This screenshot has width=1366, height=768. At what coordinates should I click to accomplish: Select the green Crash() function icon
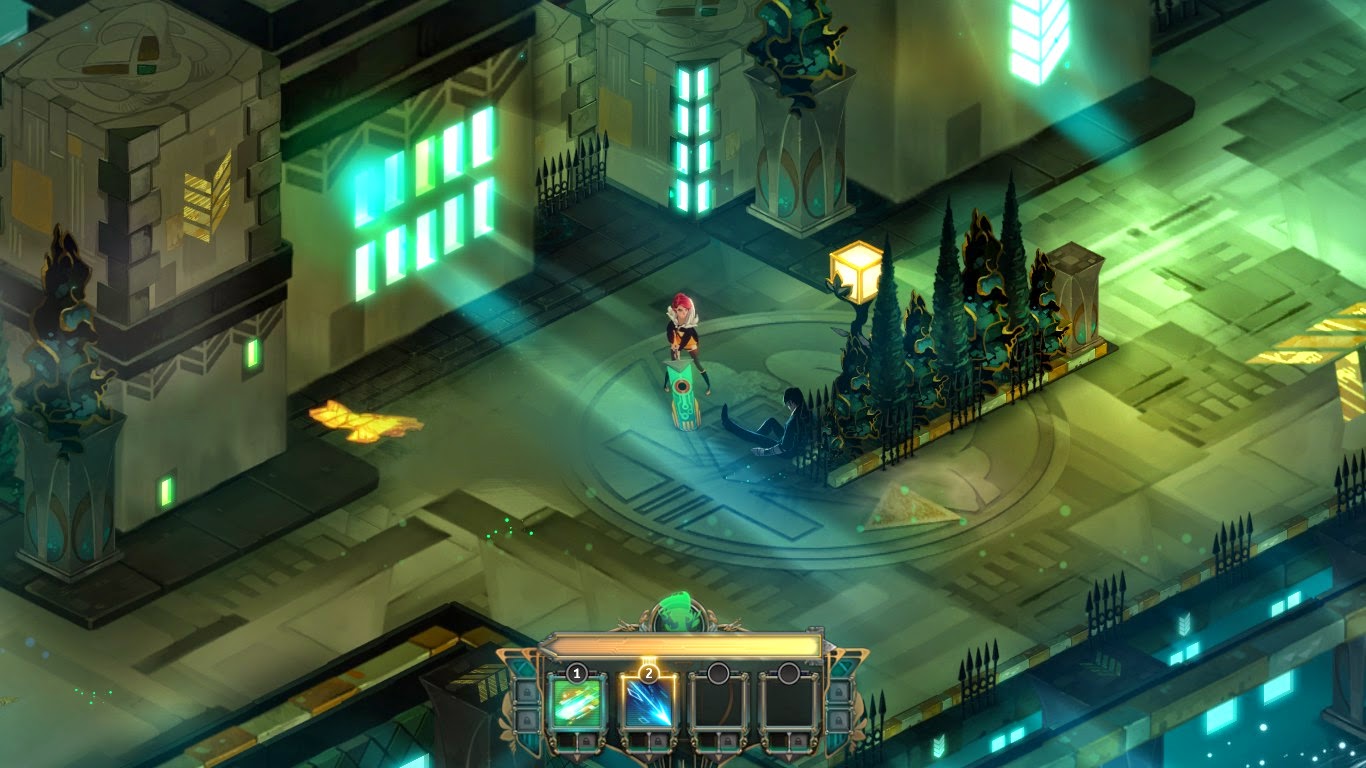click(x=576, y=703)
